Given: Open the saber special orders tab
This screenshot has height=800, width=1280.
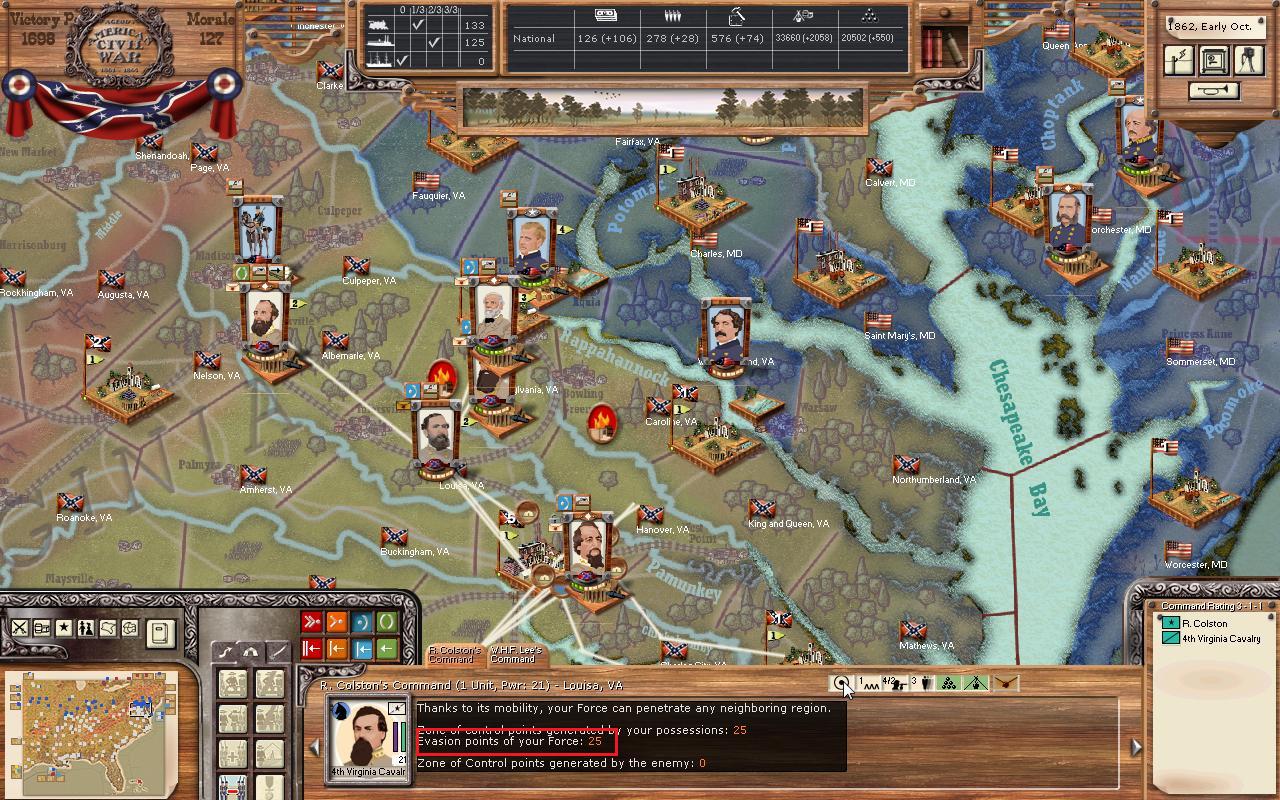Looking at the screenshot, I should [x=276, y=651].
